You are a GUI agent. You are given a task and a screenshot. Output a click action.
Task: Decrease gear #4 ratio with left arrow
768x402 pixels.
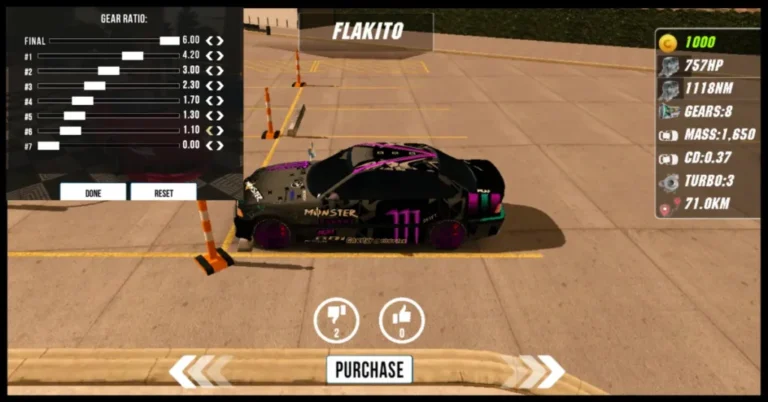point(209,101)
